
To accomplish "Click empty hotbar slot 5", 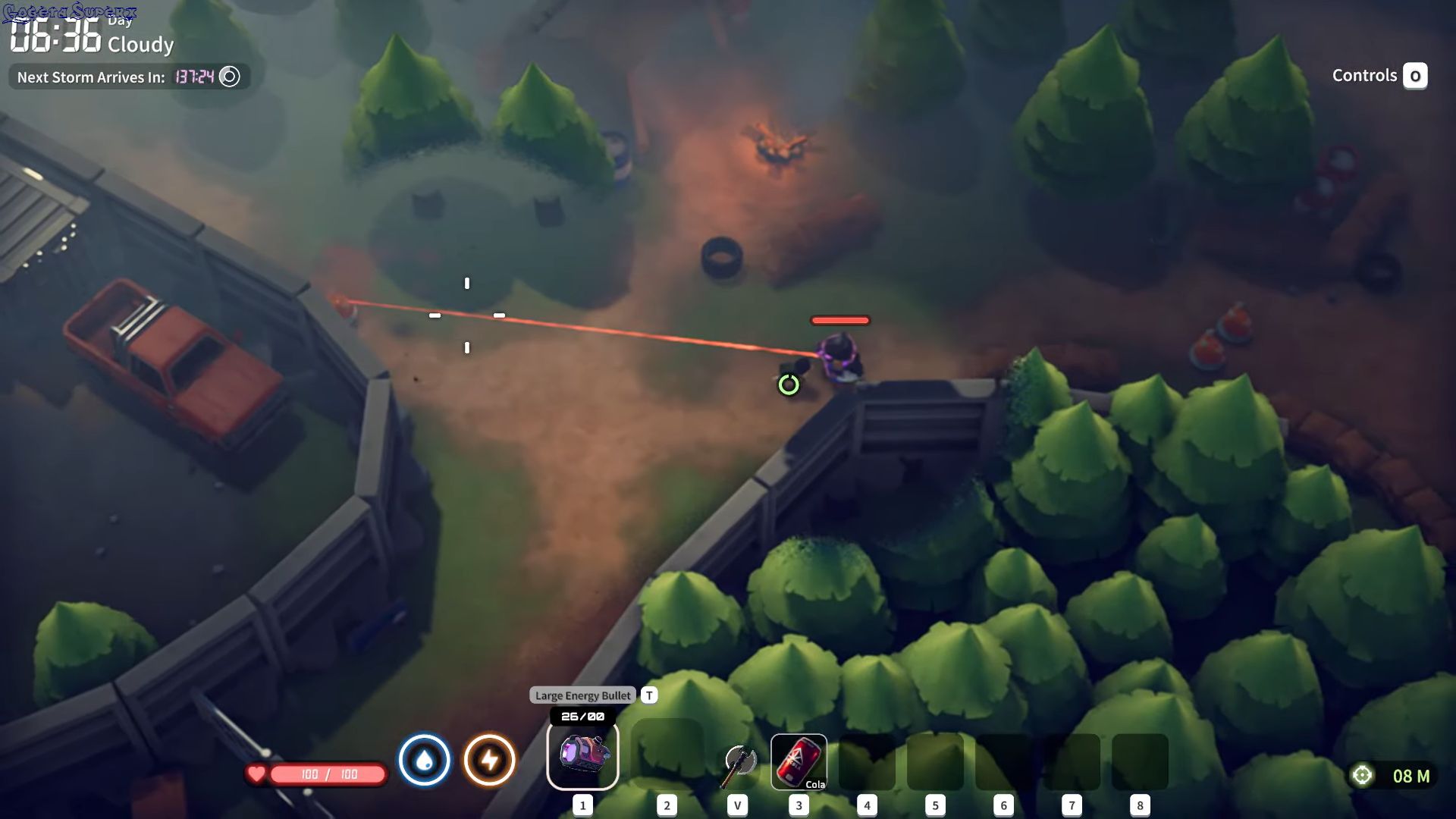I will click(x=935, y=762).
